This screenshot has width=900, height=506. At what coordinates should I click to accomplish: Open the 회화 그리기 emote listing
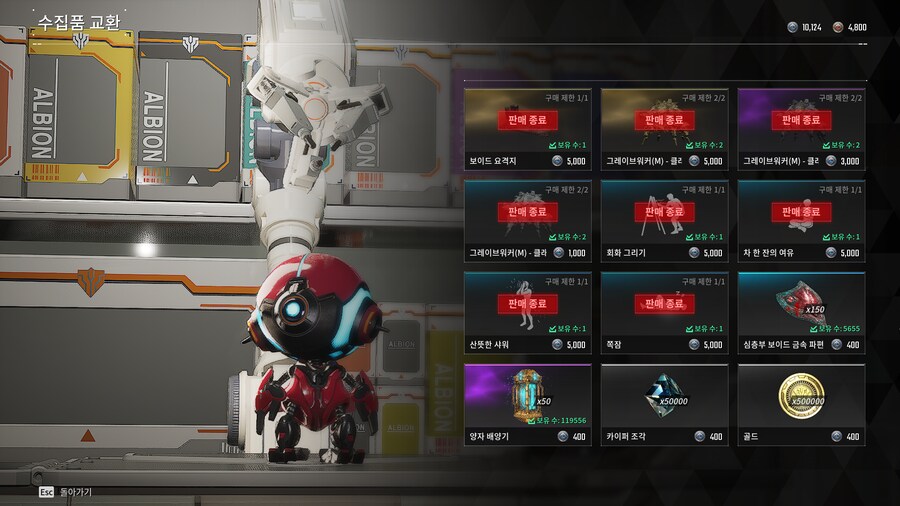(664, 220)
